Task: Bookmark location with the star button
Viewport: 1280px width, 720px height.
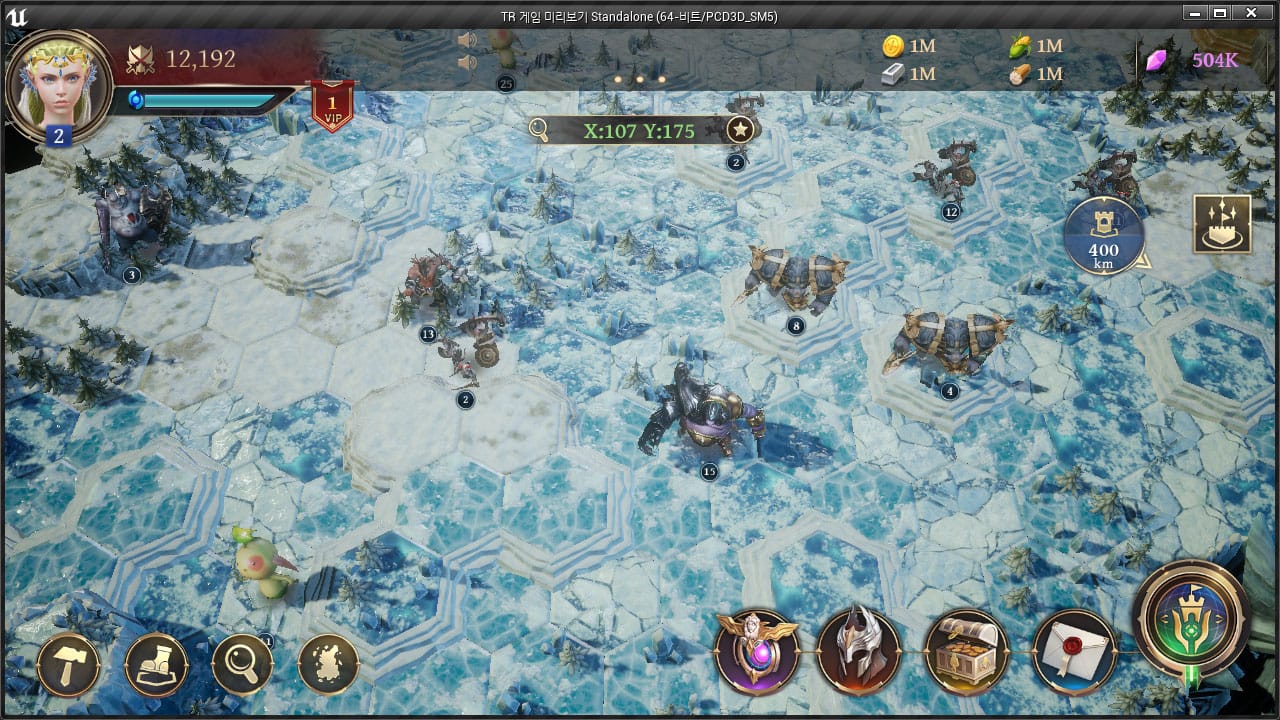Action: coord(739,130)
